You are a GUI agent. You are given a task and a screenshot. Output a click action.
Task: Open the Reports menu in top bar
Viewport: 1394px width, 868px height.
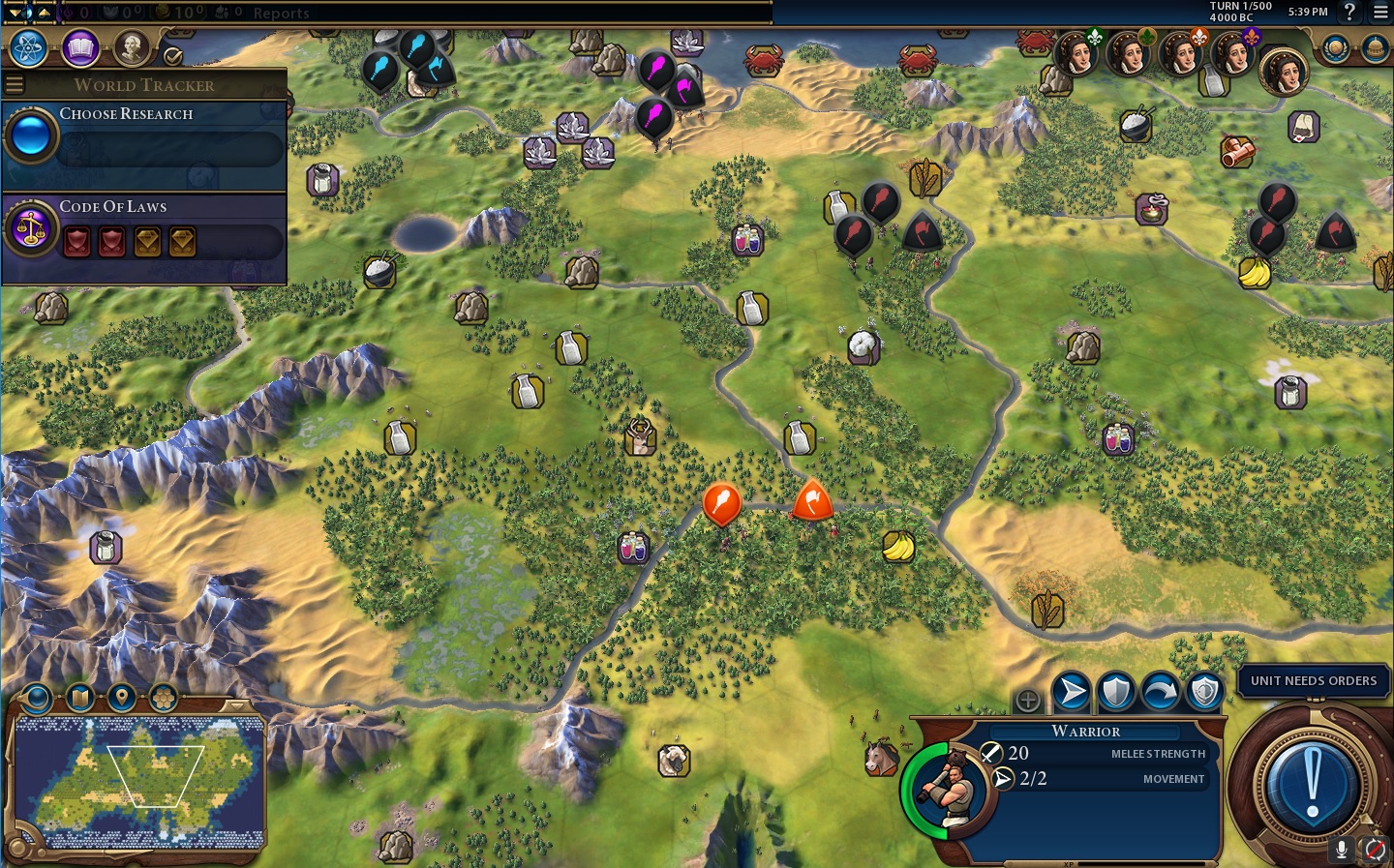(x=281, y=13)
